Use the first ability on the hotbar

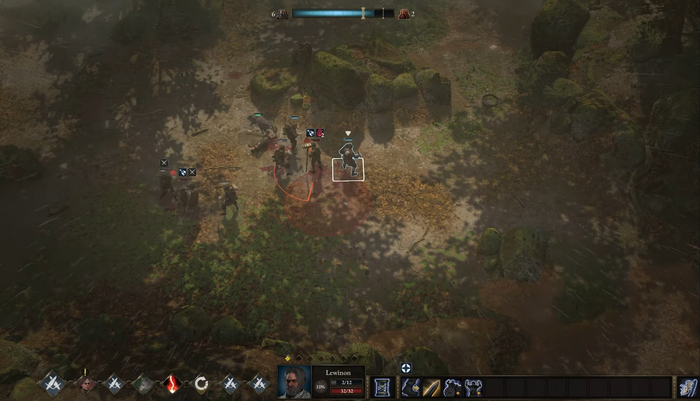pyautogui.click(x=411, y=387)
